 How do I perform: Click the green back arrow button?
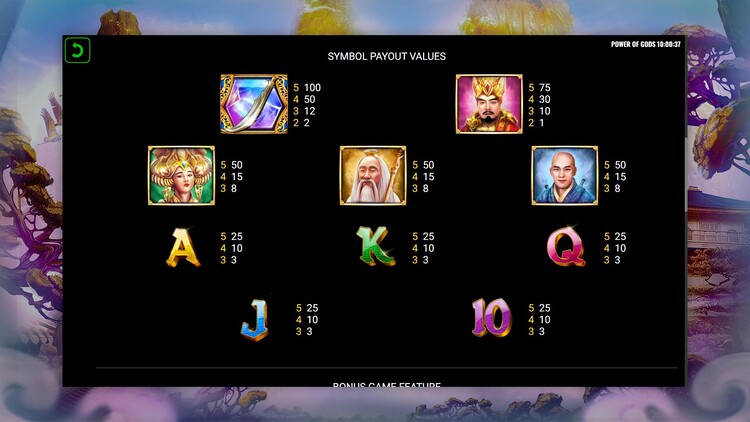[x=77, y=51]
